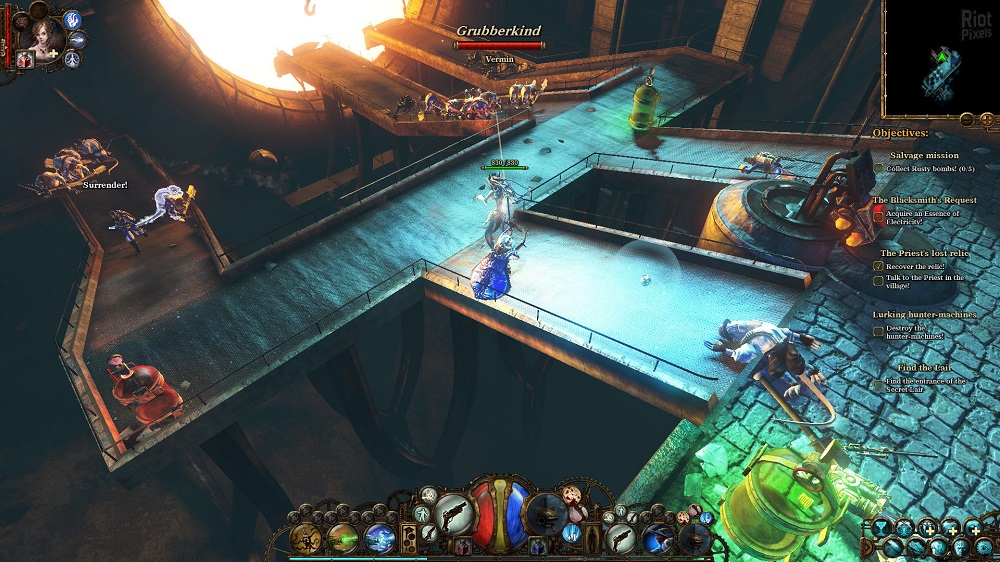Use the companion's red potion slot
1000x562 pixels.
tap(24, 61)
